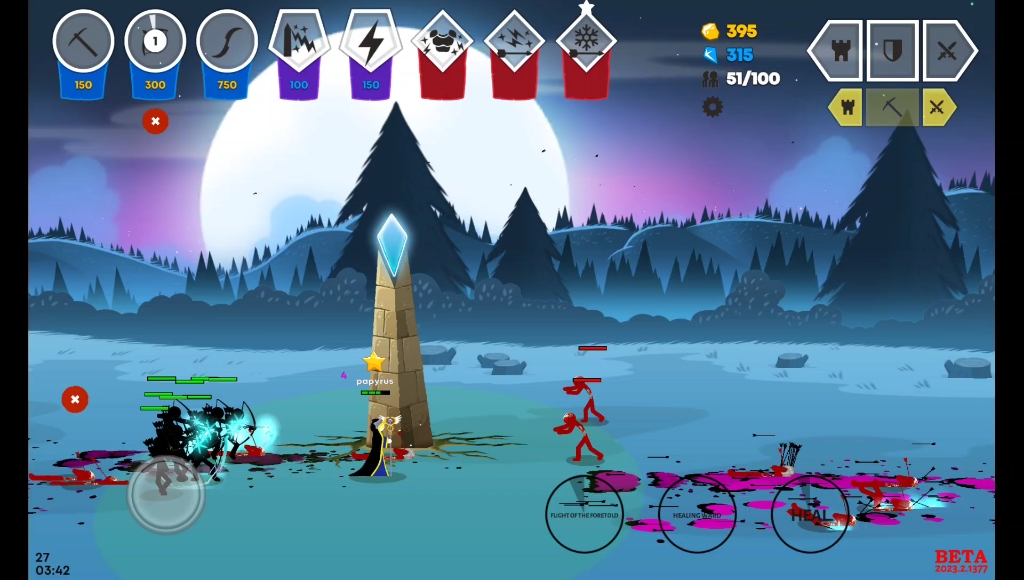
Task: Order army to attack with crossed swords
Action: coord(947,50)
